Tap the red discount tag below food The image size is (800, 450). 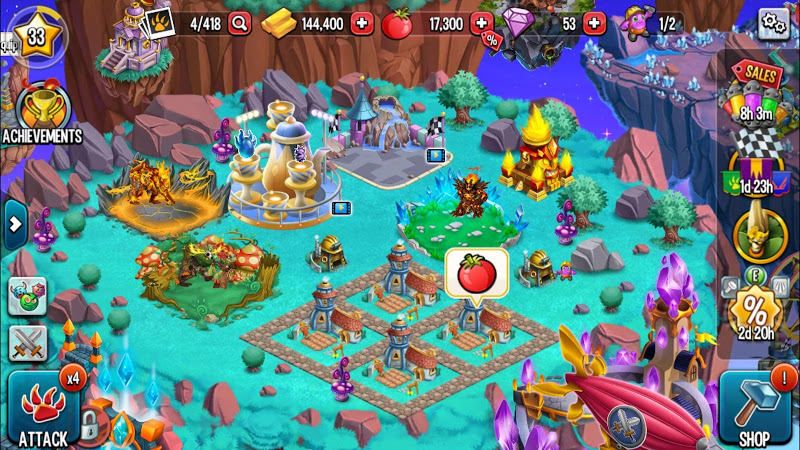click(491, 41)
